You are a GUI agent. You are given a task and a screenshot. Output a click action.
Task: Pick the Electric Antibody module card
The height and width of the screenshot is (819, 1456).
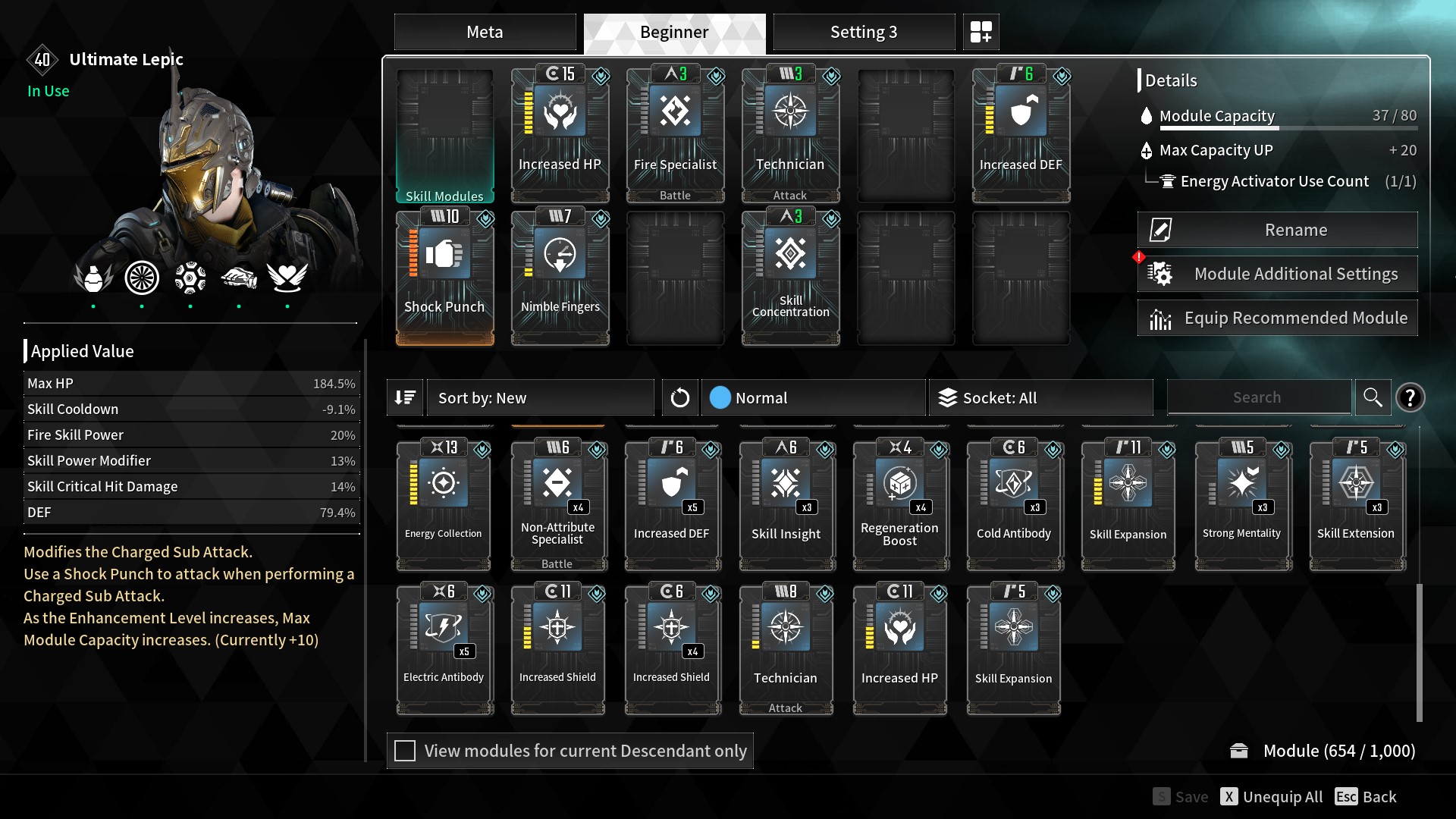(x=444, y=648)
